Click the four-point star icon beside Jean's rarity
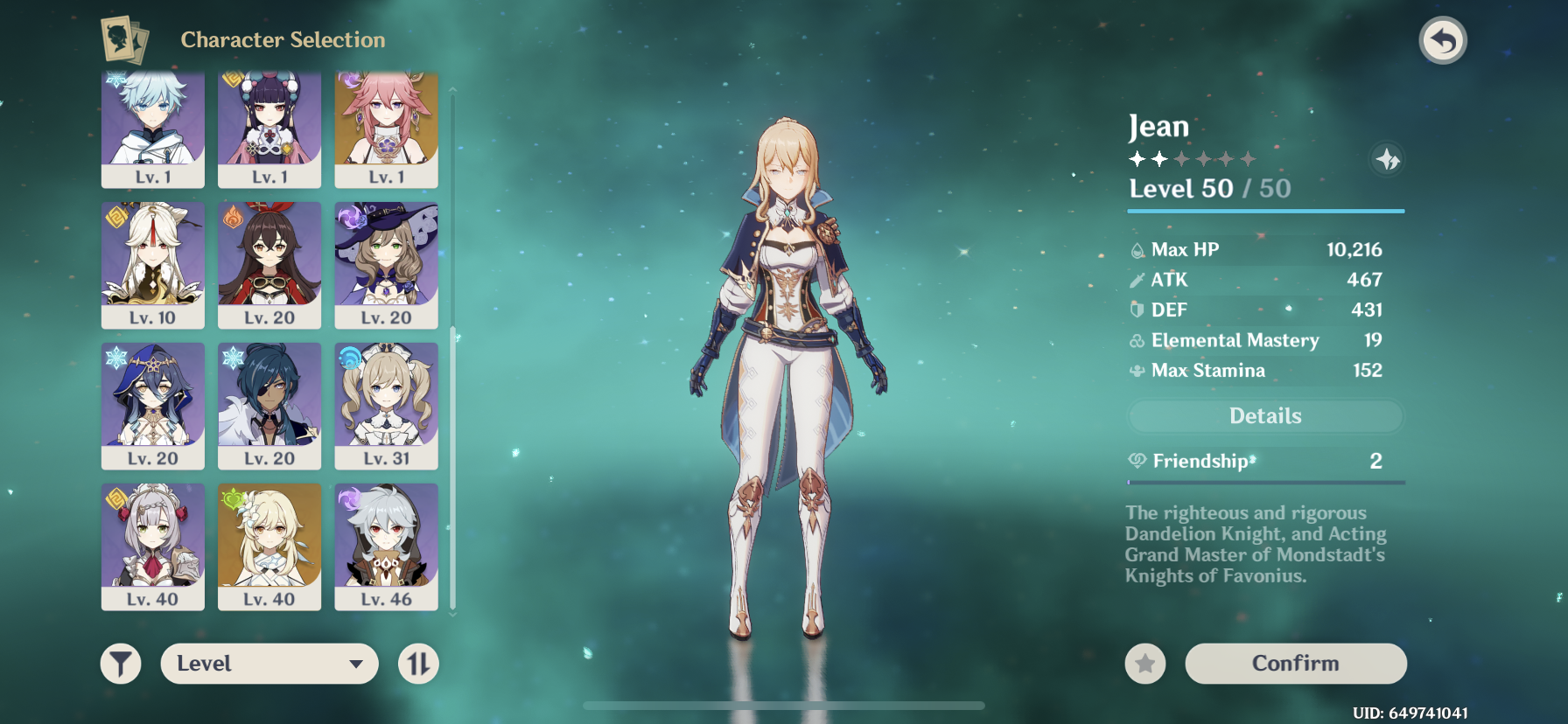 tap(1387, 160)
